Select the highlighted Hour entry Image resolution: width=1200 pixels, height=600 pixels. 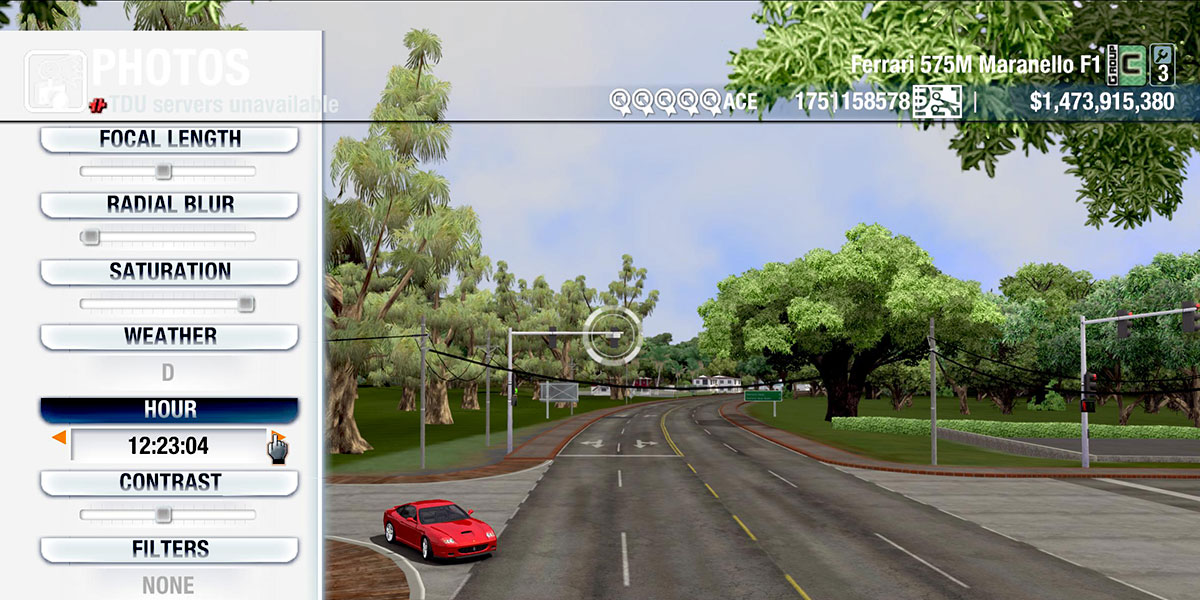point(169,409)
